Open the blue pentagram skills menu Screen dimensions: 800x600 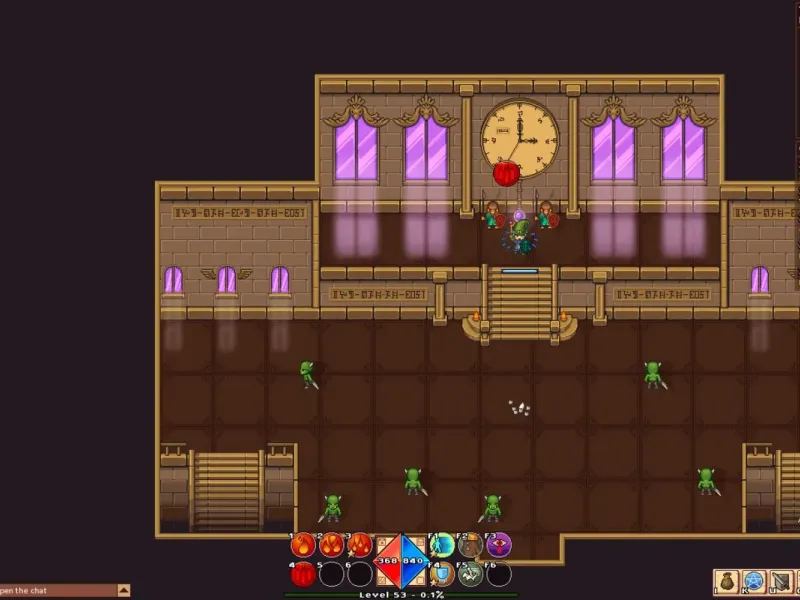tap(754, 581)
